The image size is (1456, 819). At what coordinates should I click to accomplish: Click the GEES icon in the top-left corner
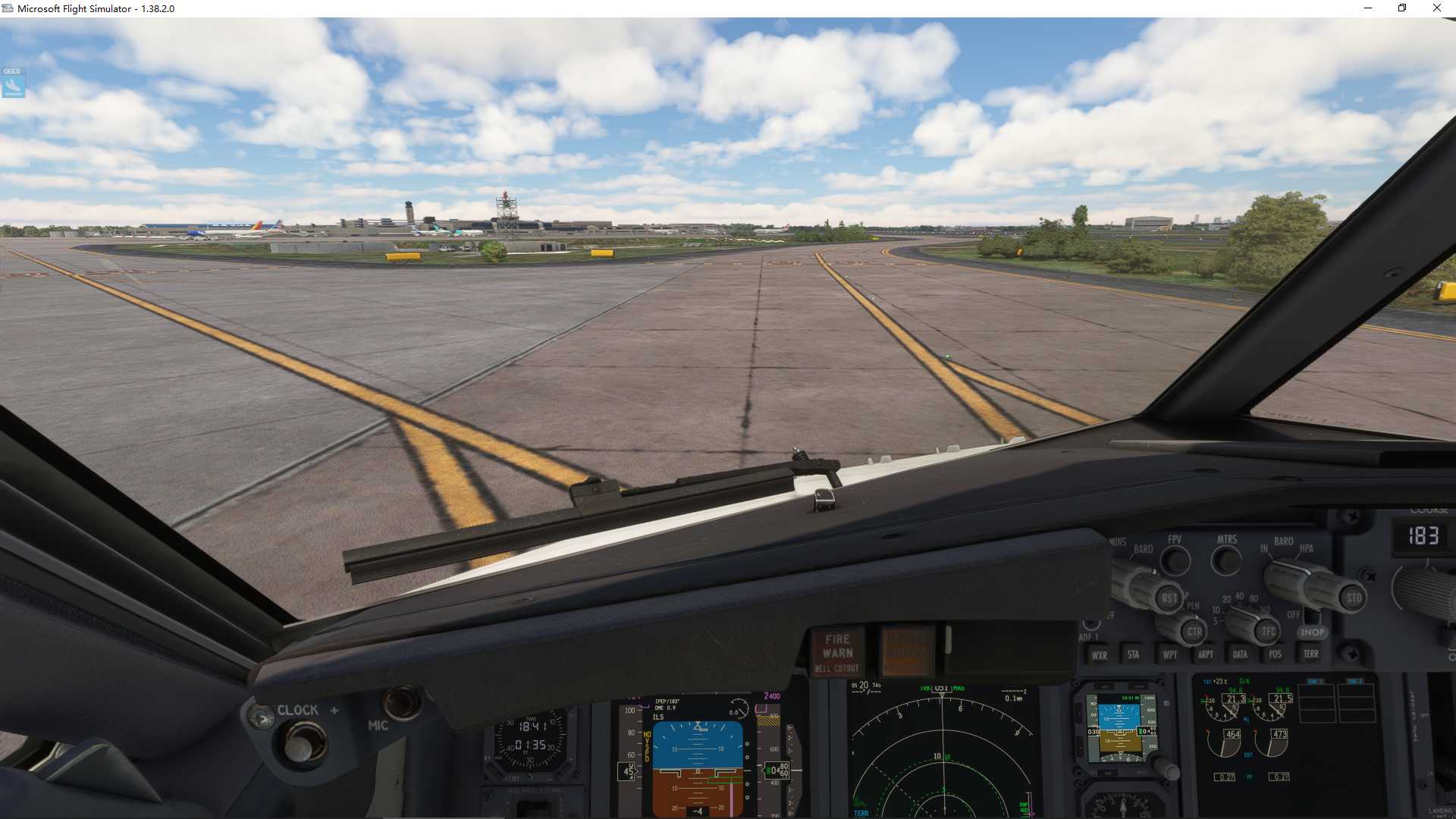[x=13, y=83]
